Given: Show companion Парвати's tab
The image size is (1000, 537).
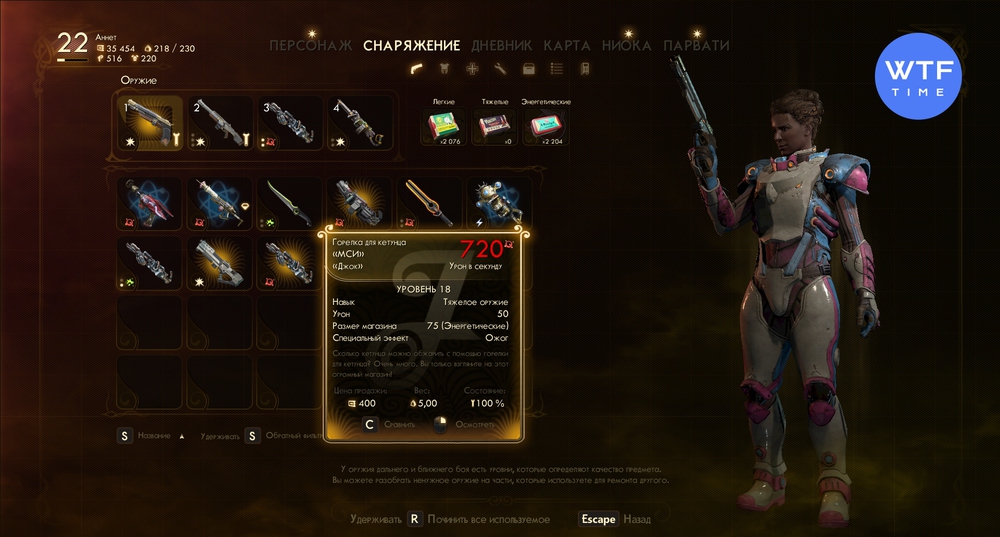Looking at the screenshot, I should tap(697, 46).
